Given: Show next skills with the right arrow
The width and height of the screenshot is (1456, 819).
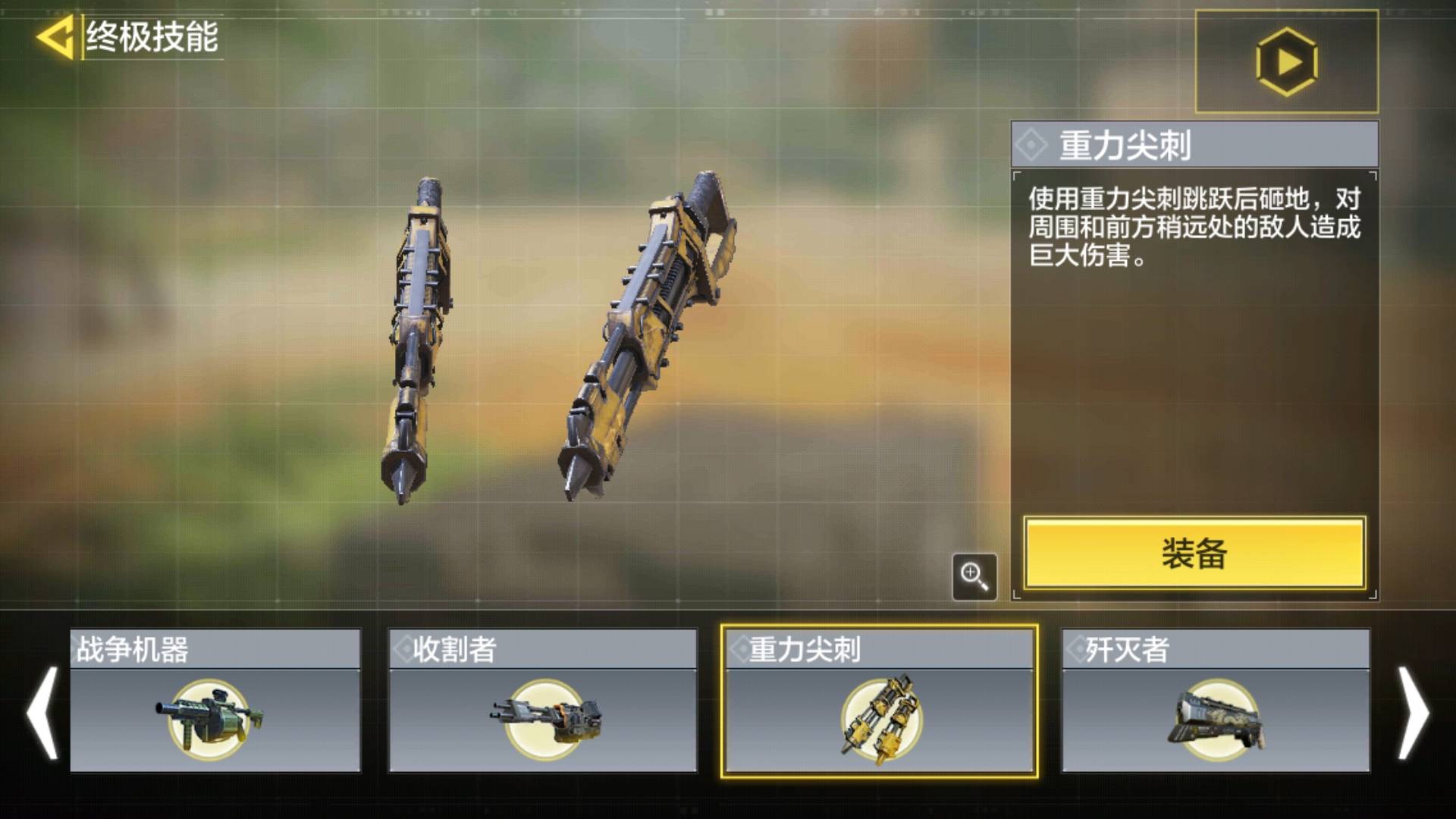Looking at the screenshot, I should (1414, 713).
